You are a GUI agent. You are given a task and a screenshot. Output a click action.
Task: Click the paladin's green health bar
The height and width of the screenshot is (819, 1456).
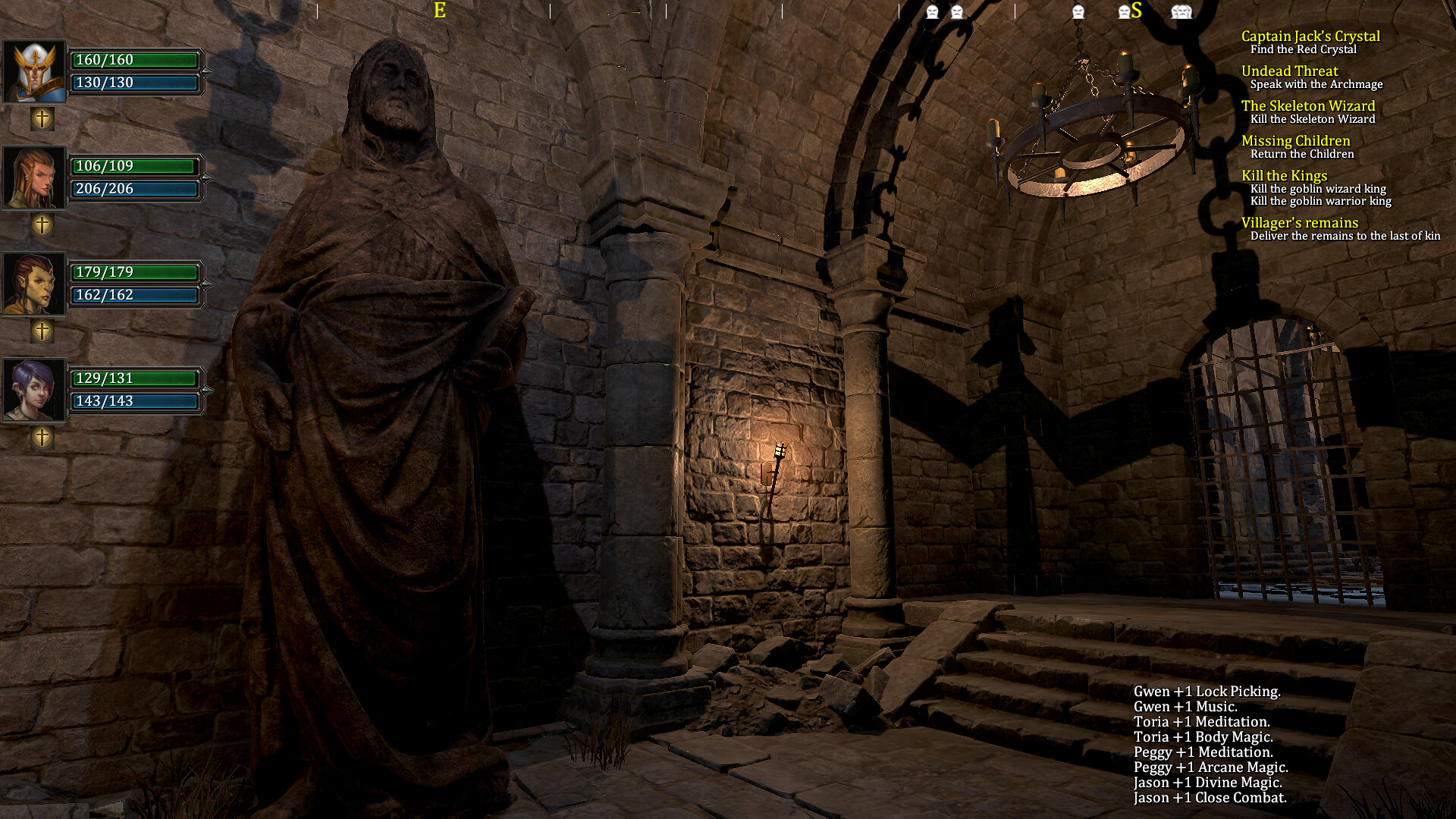(x=135, y=61)
